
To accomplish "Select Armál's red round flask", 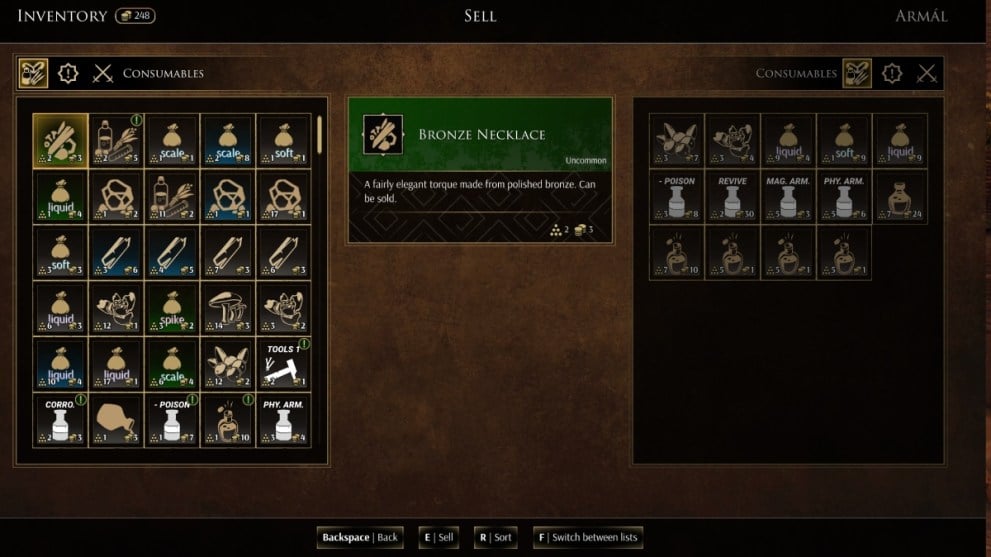I will click(900, 196).
